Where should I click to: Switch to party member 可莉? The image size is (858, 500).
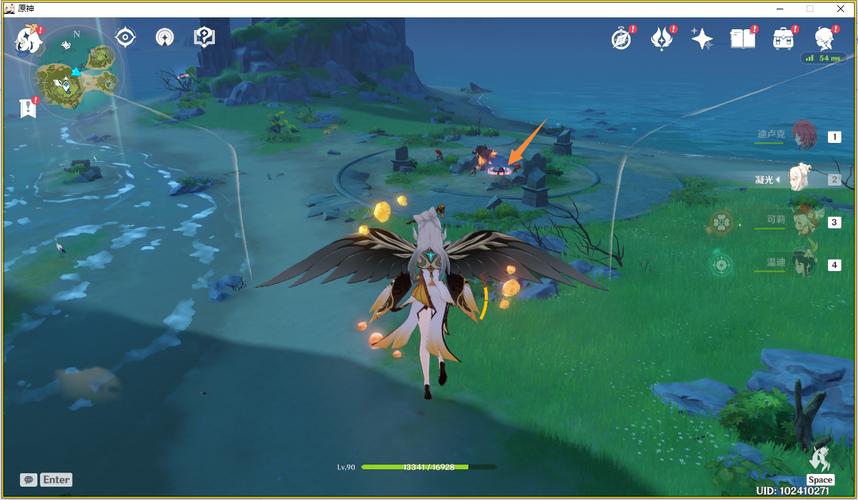804,221
